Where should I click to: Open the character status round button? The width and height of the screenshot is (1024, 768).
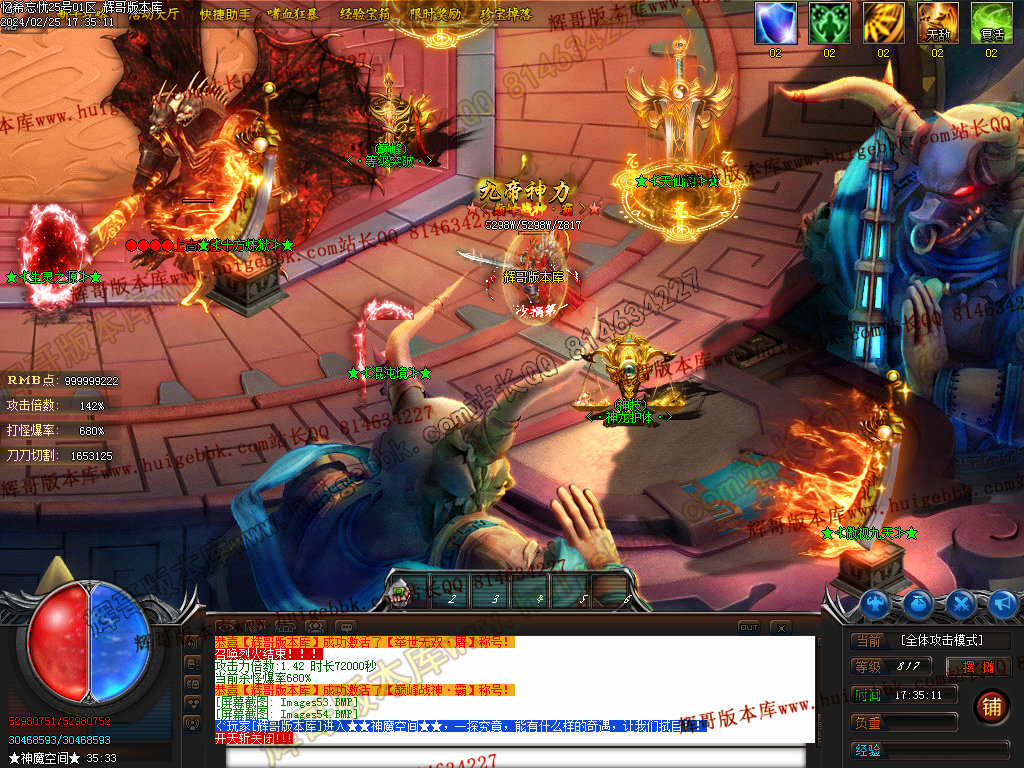pyautogui.click(x=876, y=603)
